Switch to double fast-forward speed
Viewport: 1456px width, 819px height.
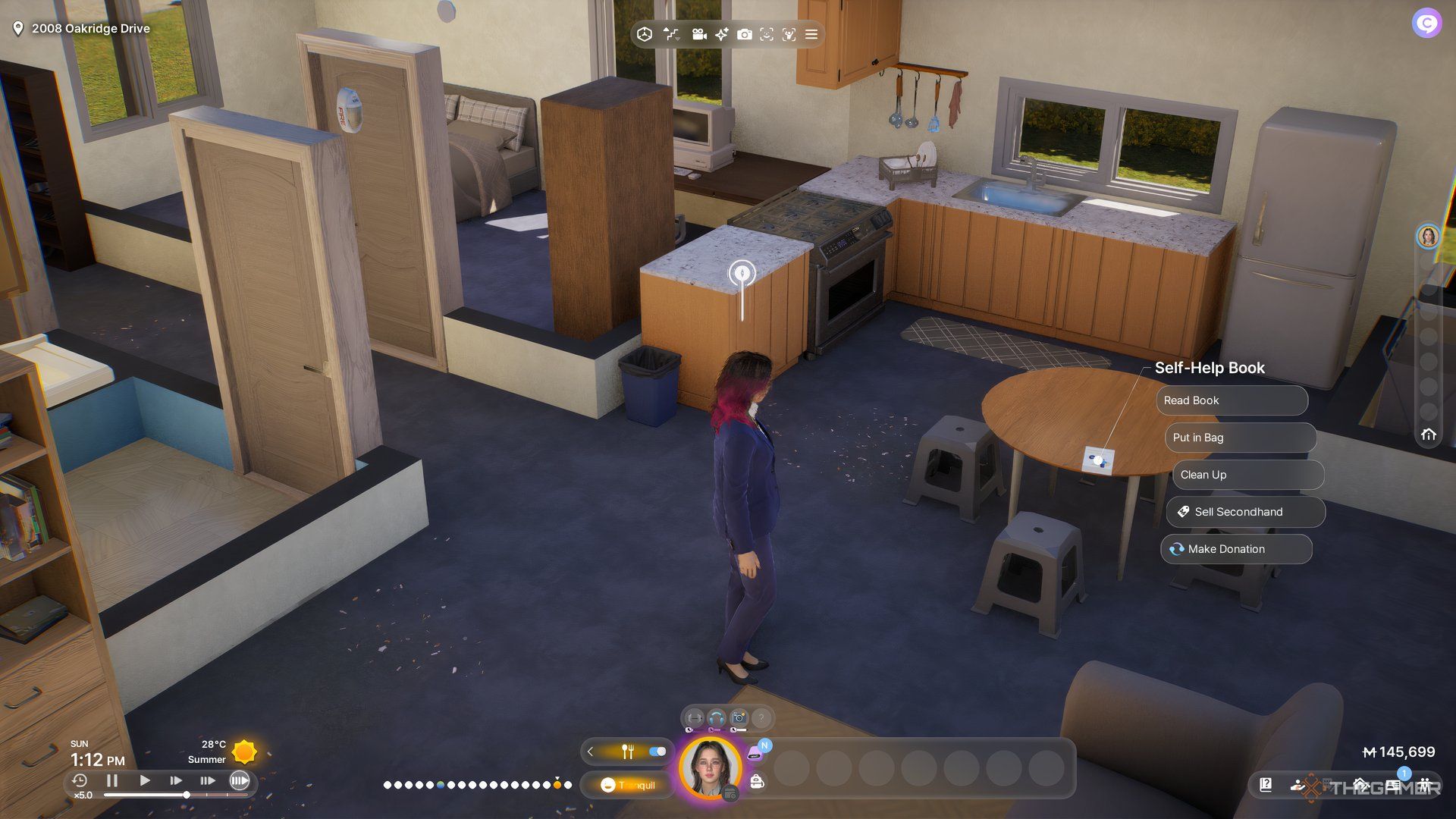pos(176,780)
